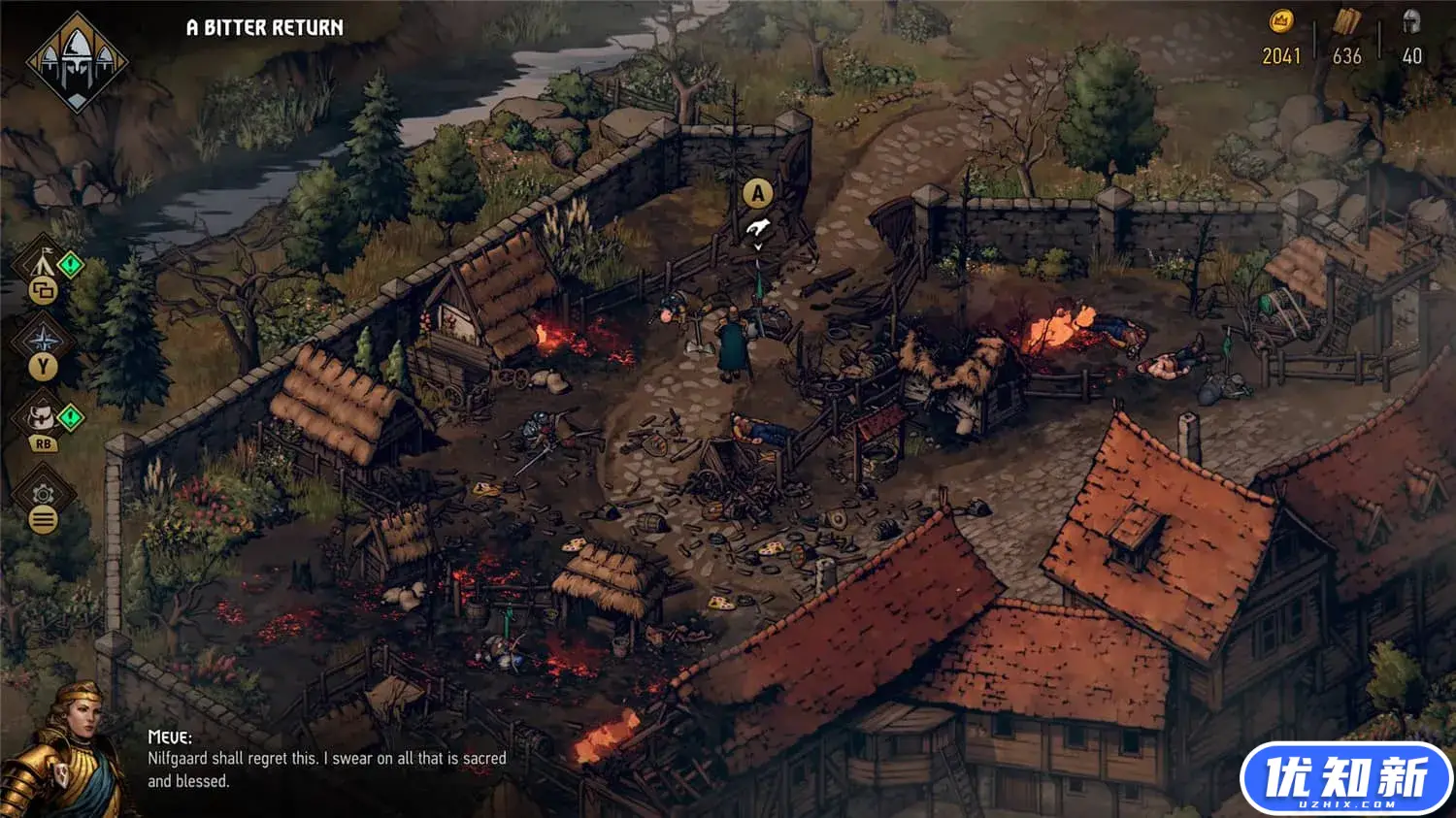Click the helmet army emblem
Viewport: 1456px width, 818px height.
coord(77,60)
